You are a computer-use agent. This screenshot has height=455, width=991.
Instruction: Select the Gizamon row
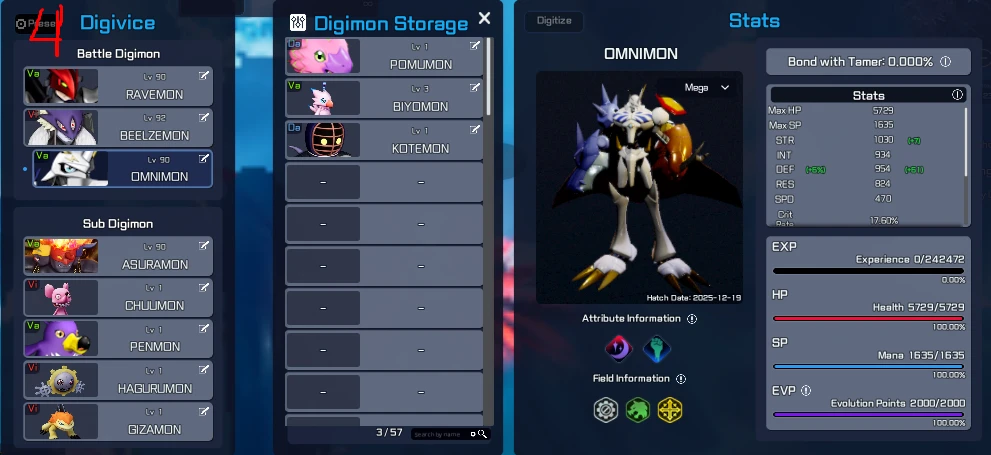click(x=118, y=422)
